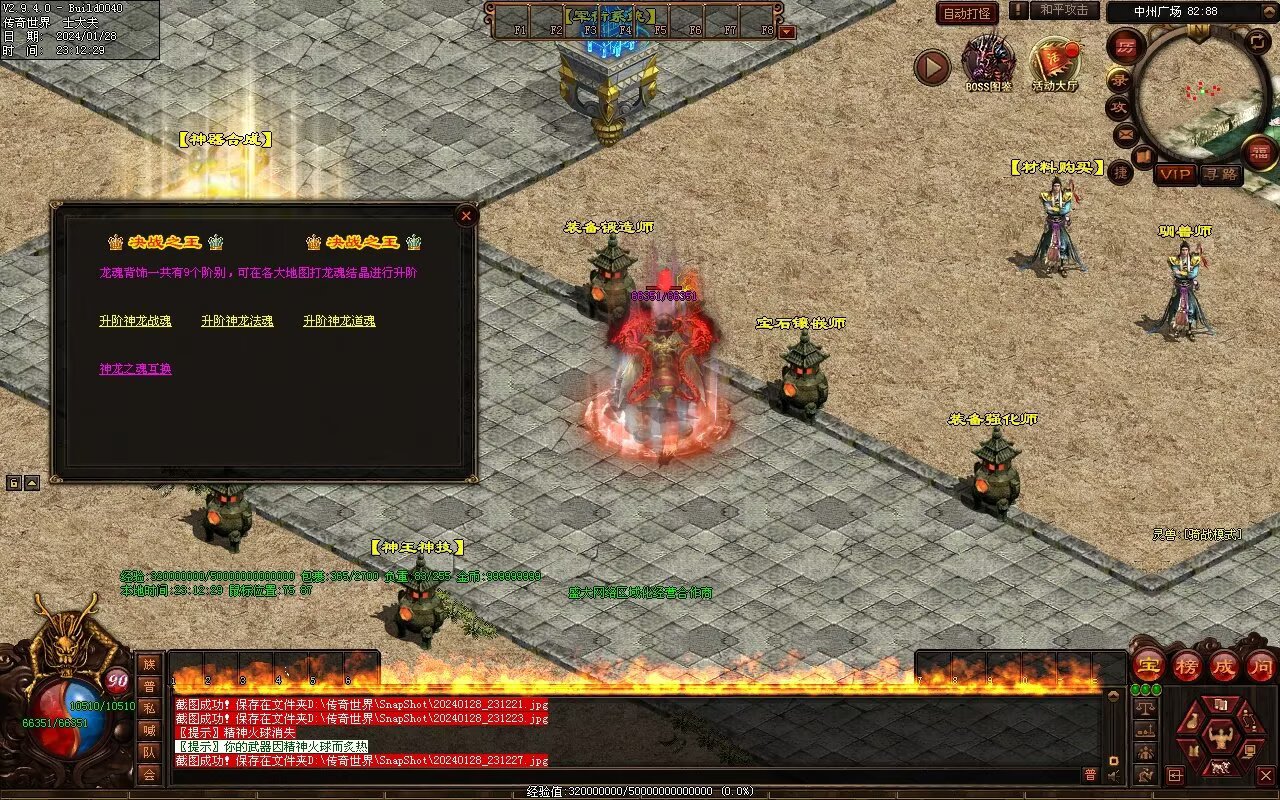1280x800 pixels.
Task: Close the 决战之王 dialog window
Action: pyautogui.click(x=465, y=215)
